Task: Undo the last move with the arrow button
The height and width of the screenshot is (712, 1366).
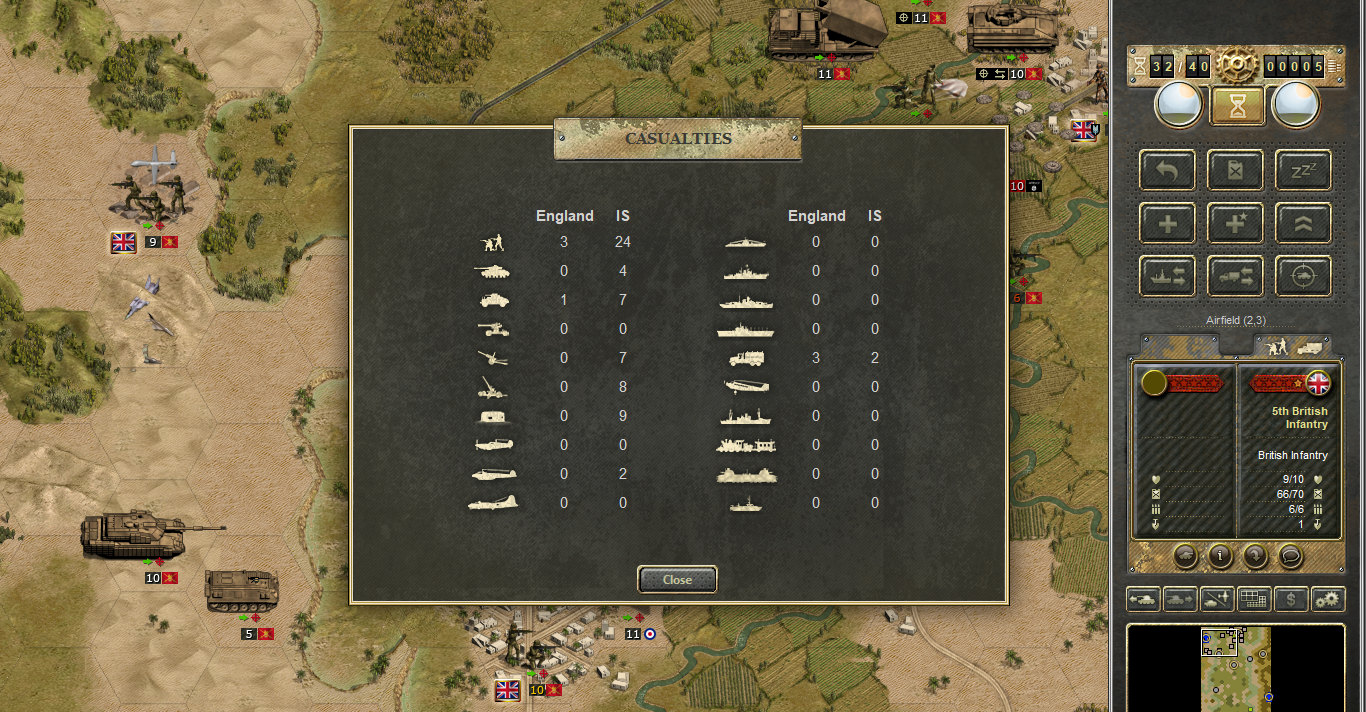Action: click(x=1167, y=170)
